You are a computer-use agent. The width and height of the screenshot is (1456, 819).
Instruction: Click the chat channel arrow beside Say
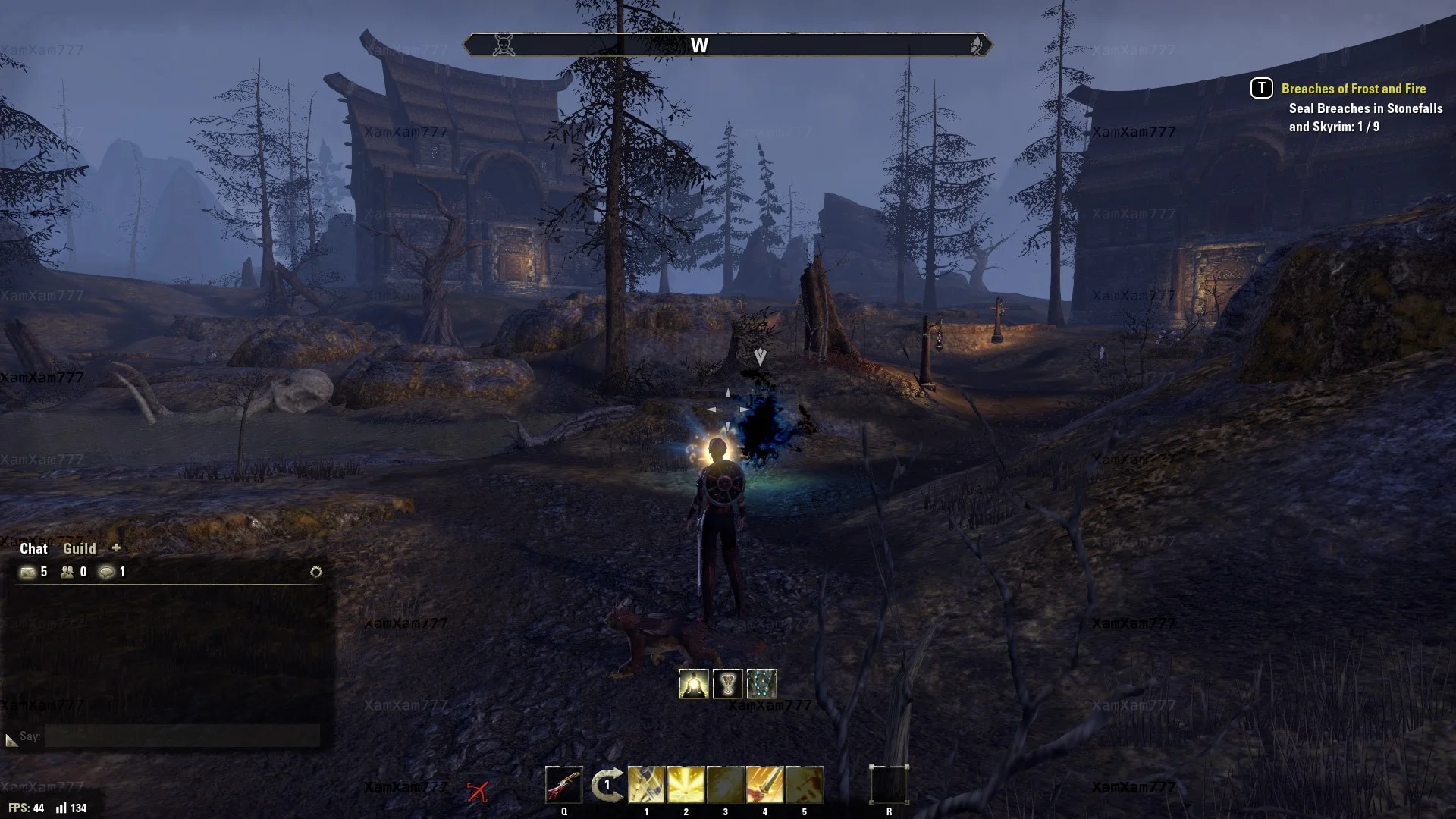click(11, 739)
